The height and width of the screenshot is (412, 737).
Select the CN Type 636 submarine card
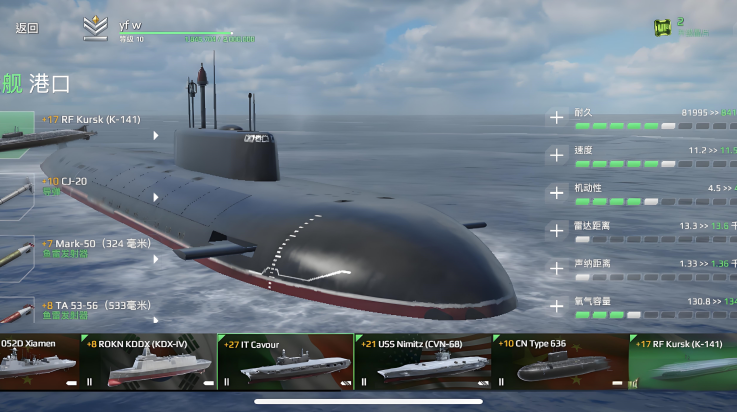[560, 362]
